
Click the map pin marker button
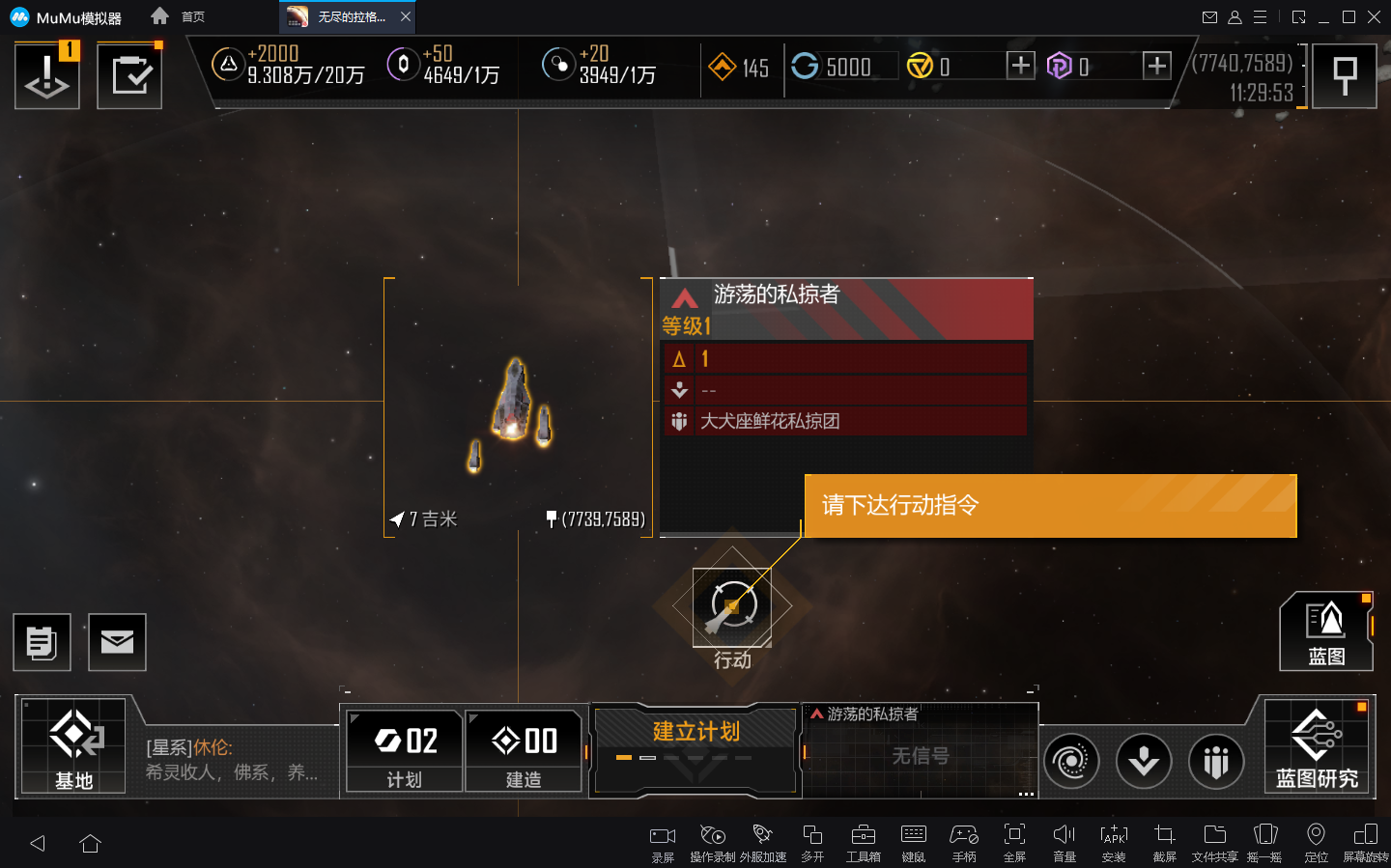pyautogui.click(x=1344, y=76)
